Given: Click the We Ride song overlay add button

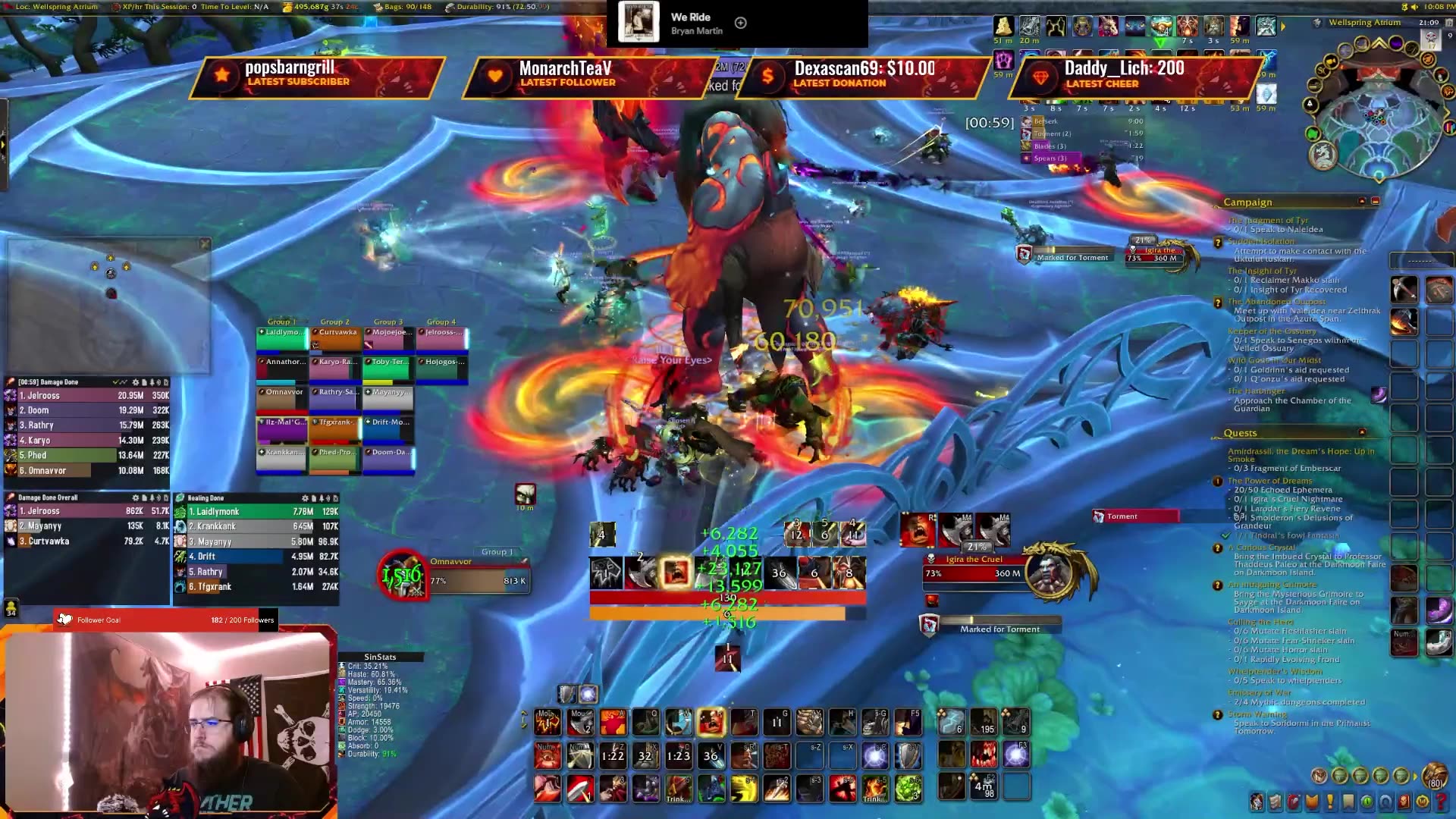Looking at the screenshot, I should click(x=741, y=23).
